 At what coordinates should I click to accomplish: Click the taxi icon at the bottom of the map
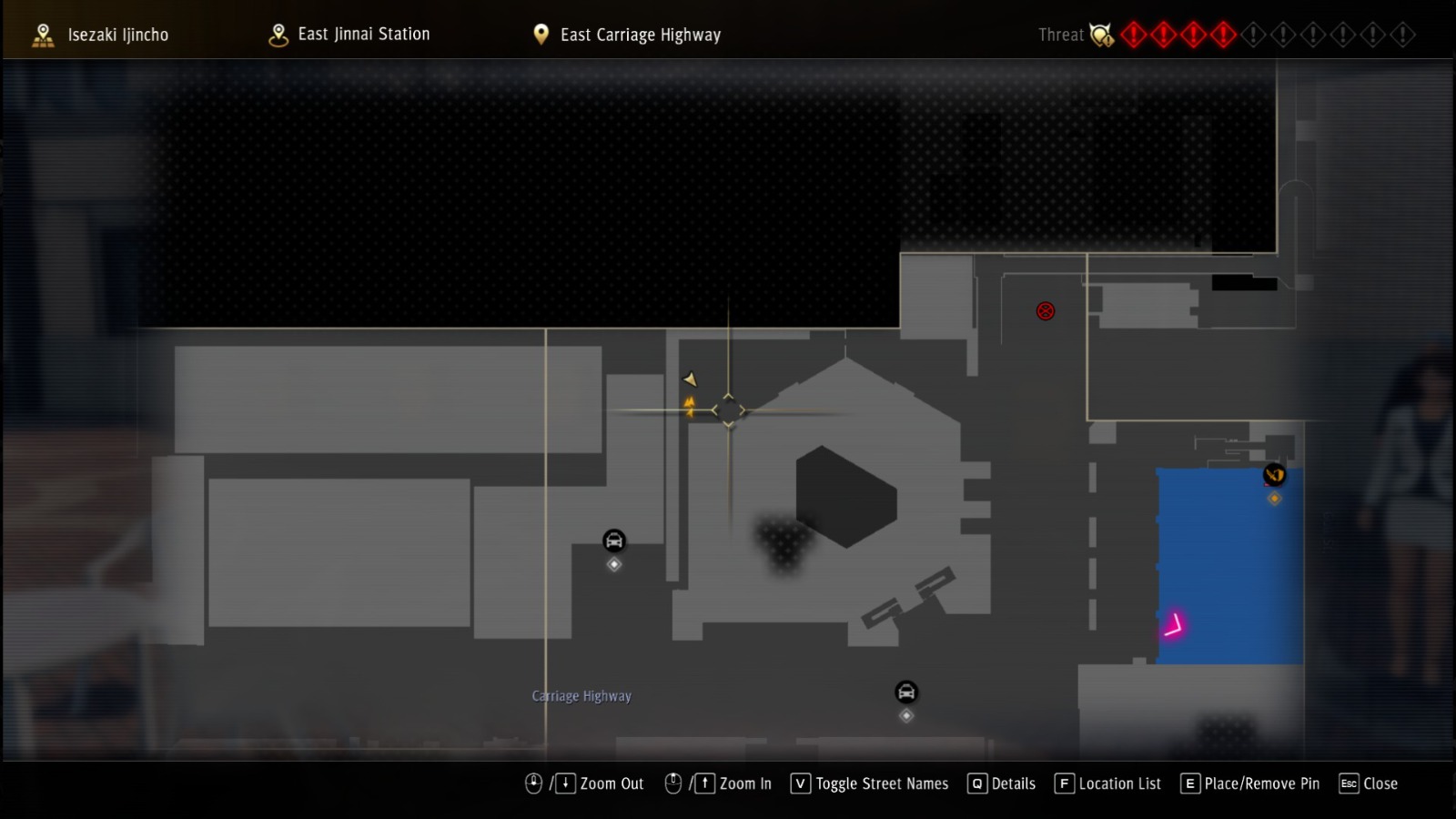905,693
